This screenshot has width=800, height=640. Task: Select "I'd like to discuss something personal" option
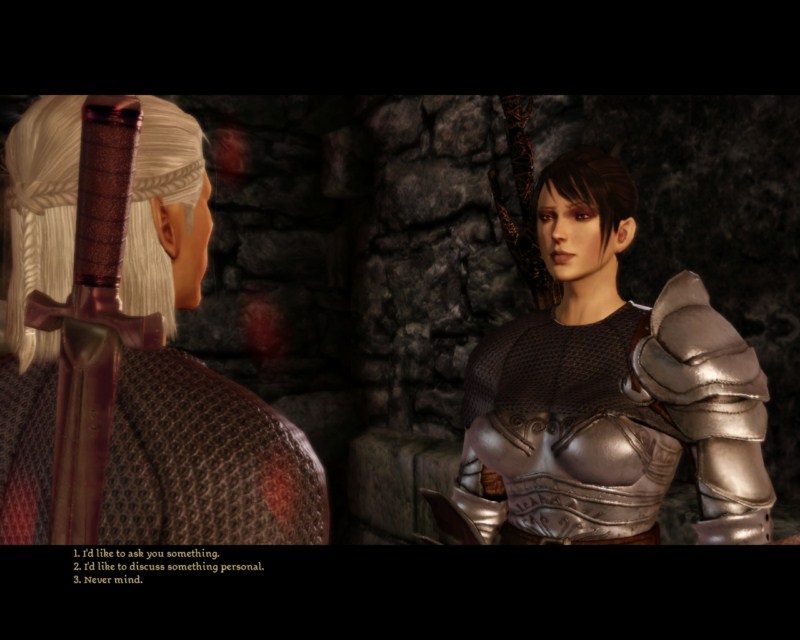coord(168,566)
